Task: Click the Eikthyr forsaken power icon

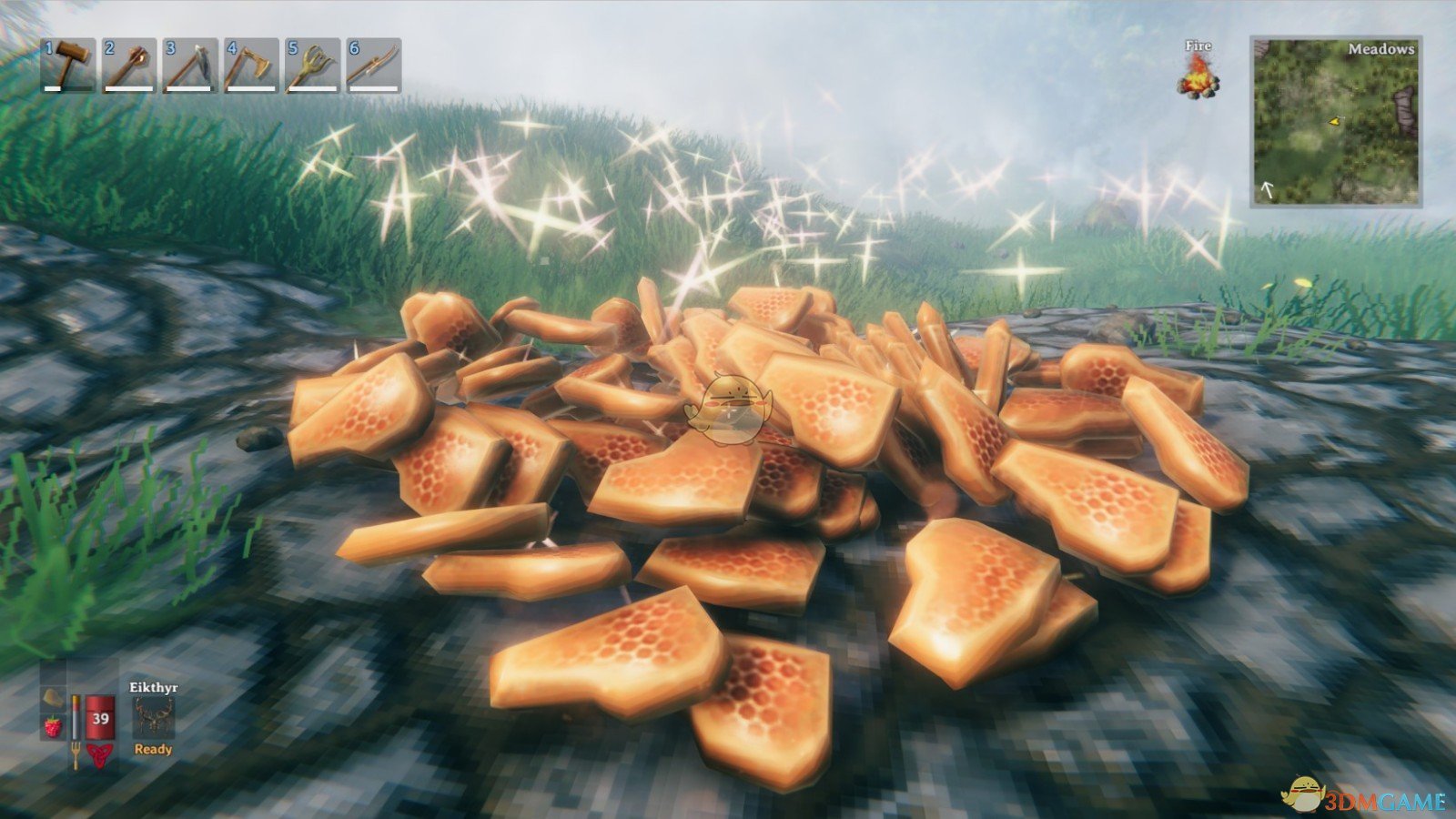Action: tap(154, 718)
